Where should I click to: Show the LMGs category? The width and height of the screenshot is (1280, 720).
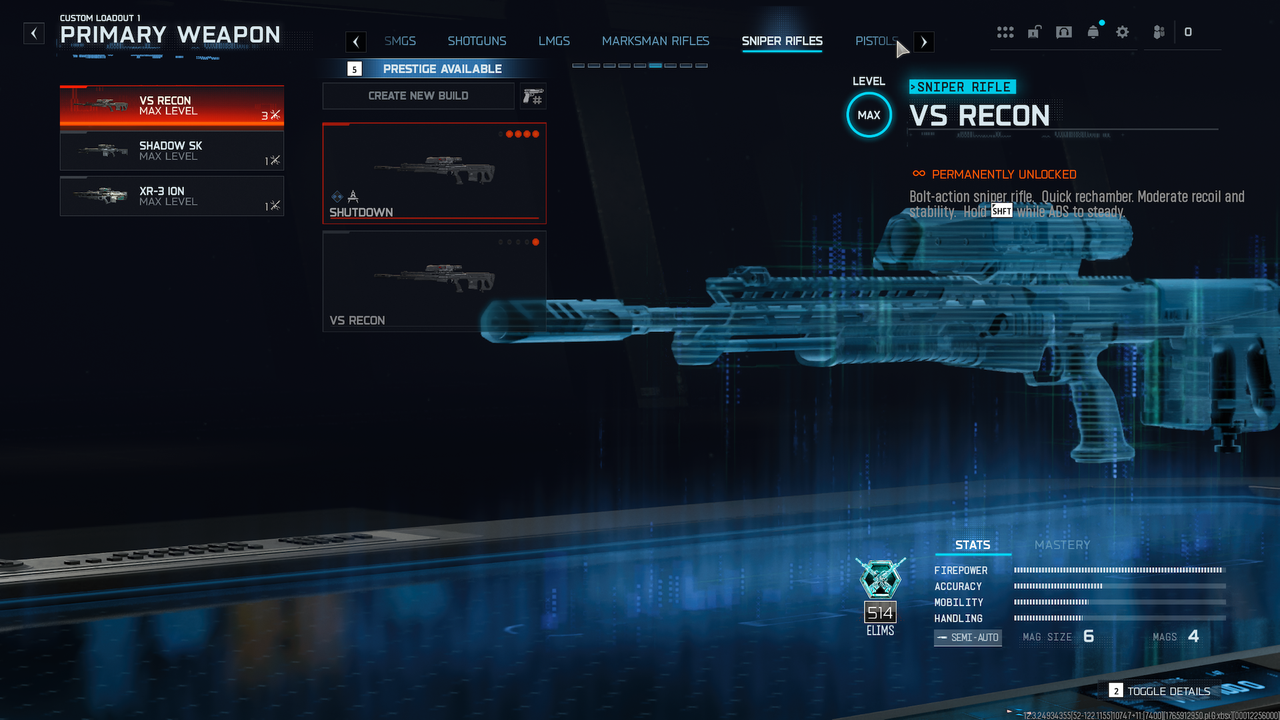tap(554, 41)
